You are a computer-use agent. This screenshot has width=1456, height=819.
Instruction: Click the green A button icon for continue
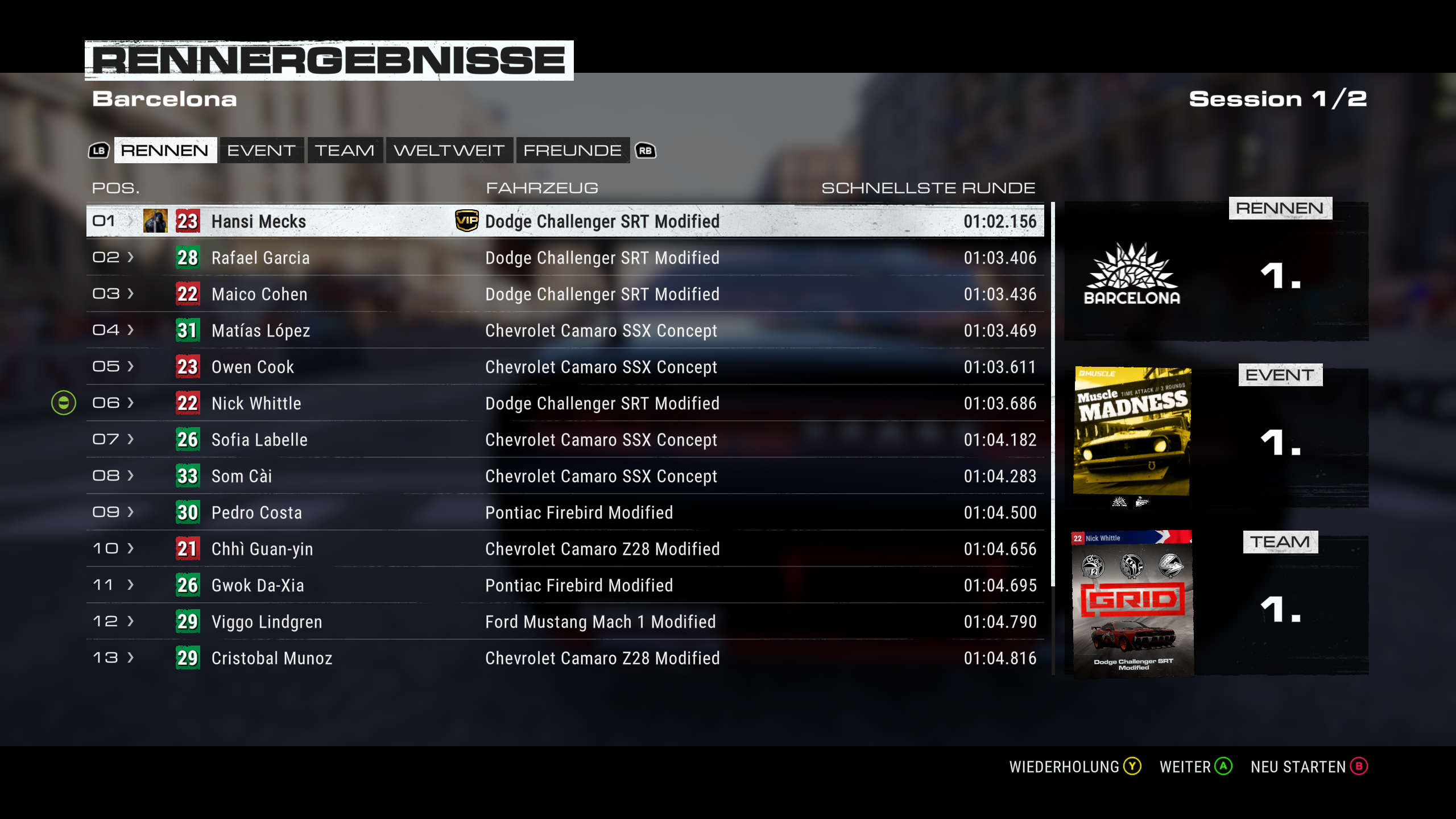[x=1222, y=766]
